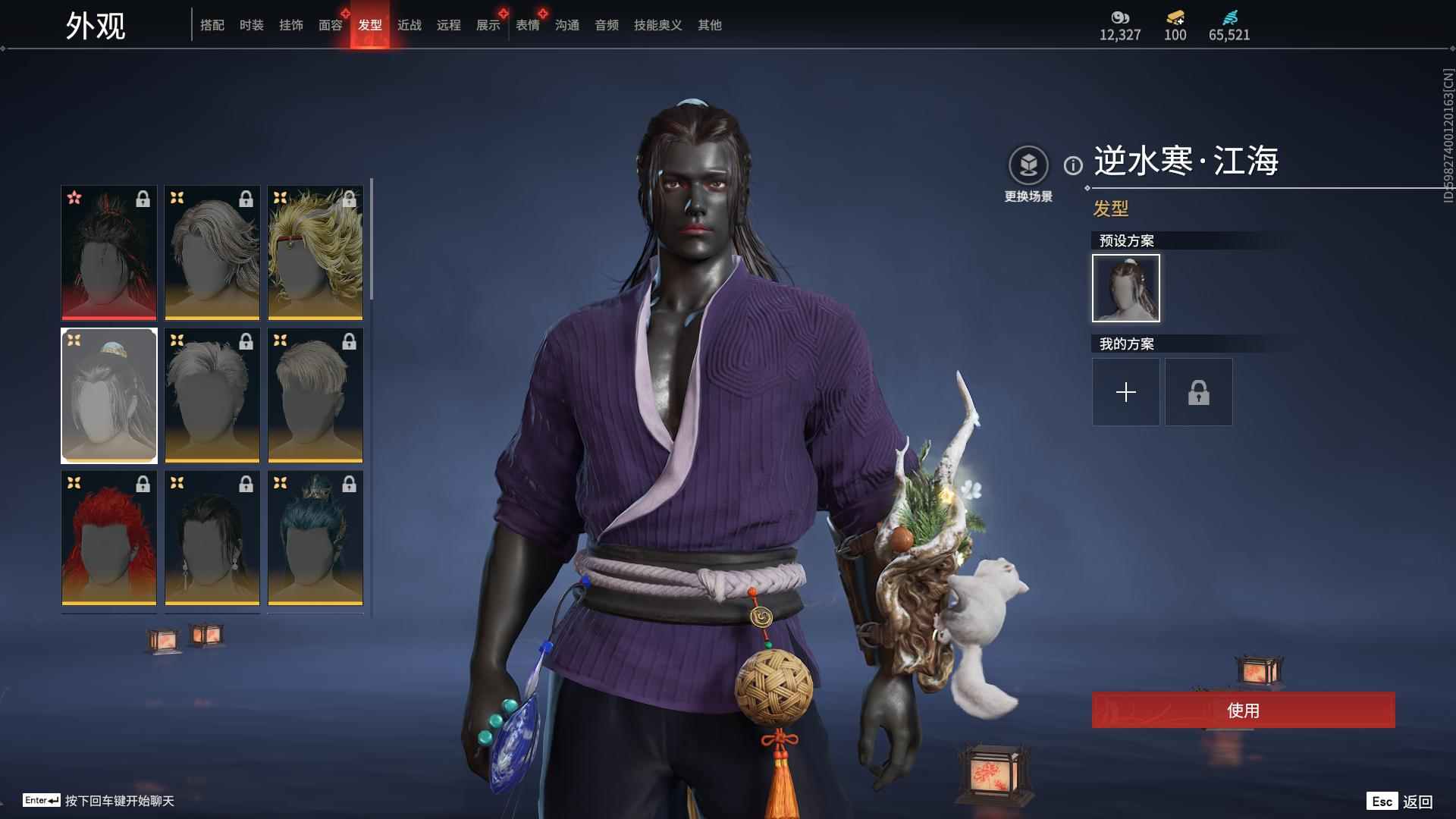Switch to the 远程 tab

tap(449, 25)
